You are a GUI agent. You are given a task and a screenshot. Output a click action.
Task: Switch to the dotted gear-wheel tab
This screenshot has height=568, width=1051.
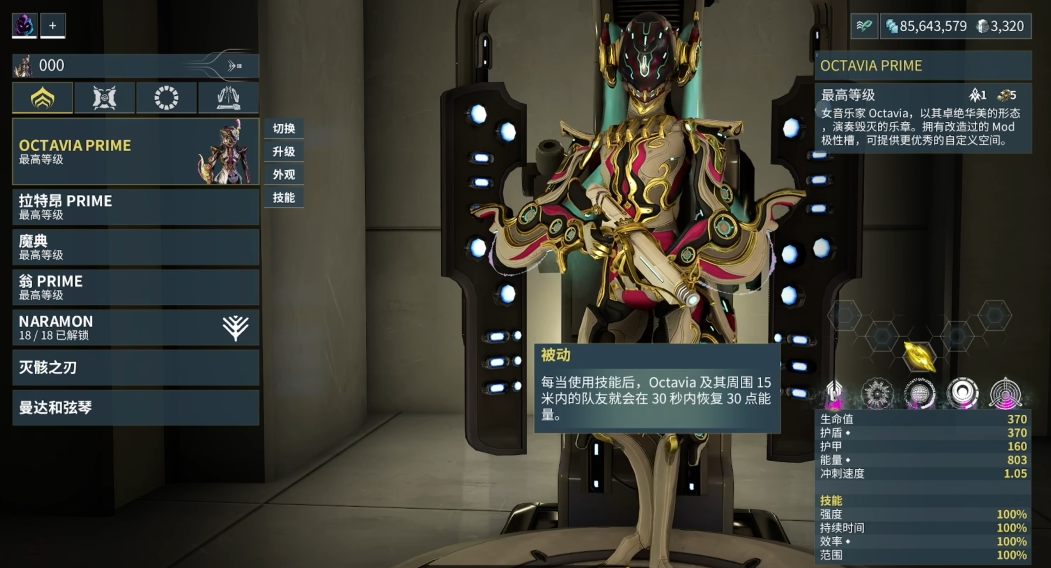(x=166, y=97)
